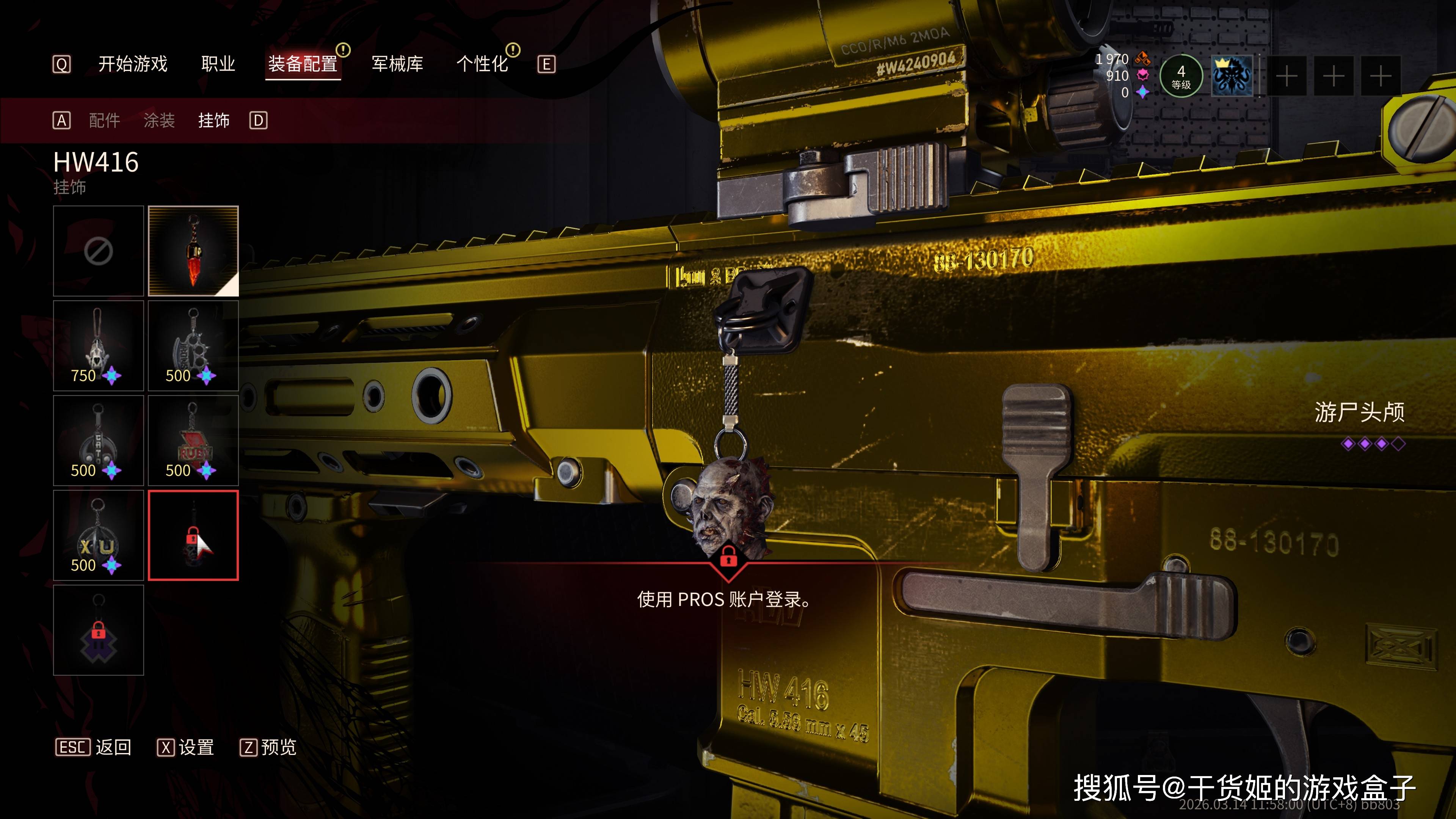Screen dimensions: 1456x819
Task: Select the equipped red crystal charm
Action: click(193, 251)
